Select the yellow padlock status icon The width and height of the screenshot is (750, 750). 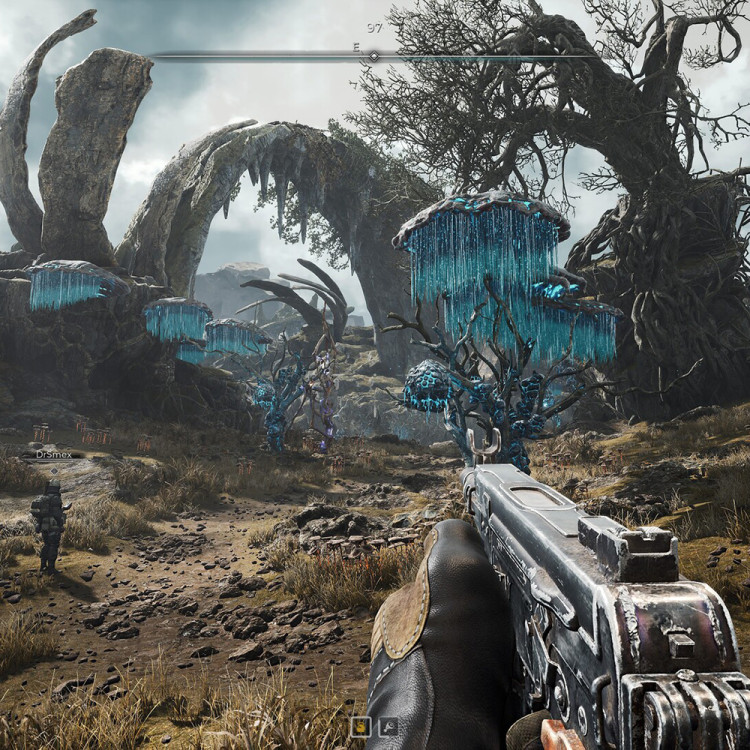(x=359, y=727)
